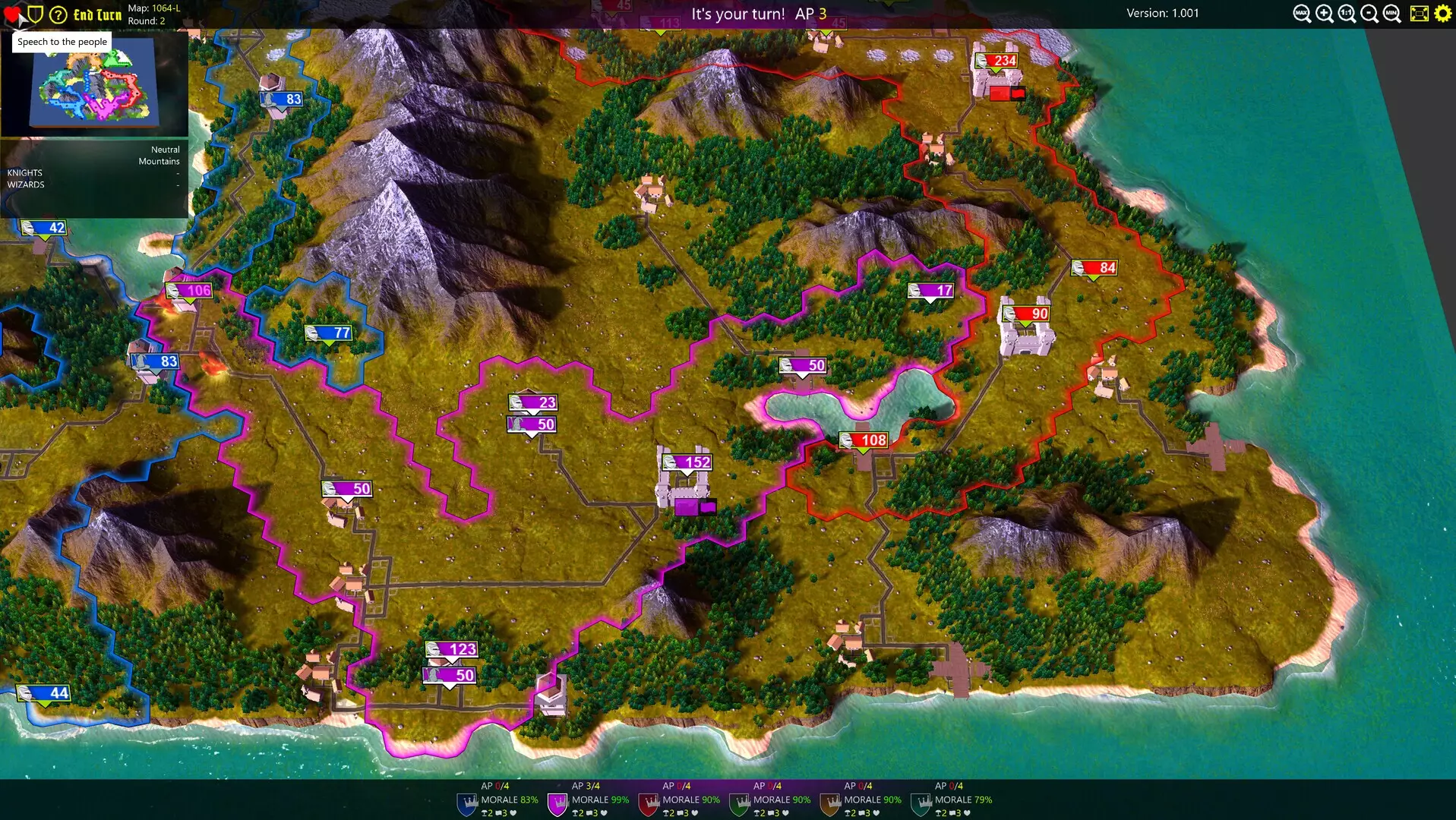The image size is (1456, 820).
Task: Zoom to MIN with the magnifier
Action: pos(1391,14)
